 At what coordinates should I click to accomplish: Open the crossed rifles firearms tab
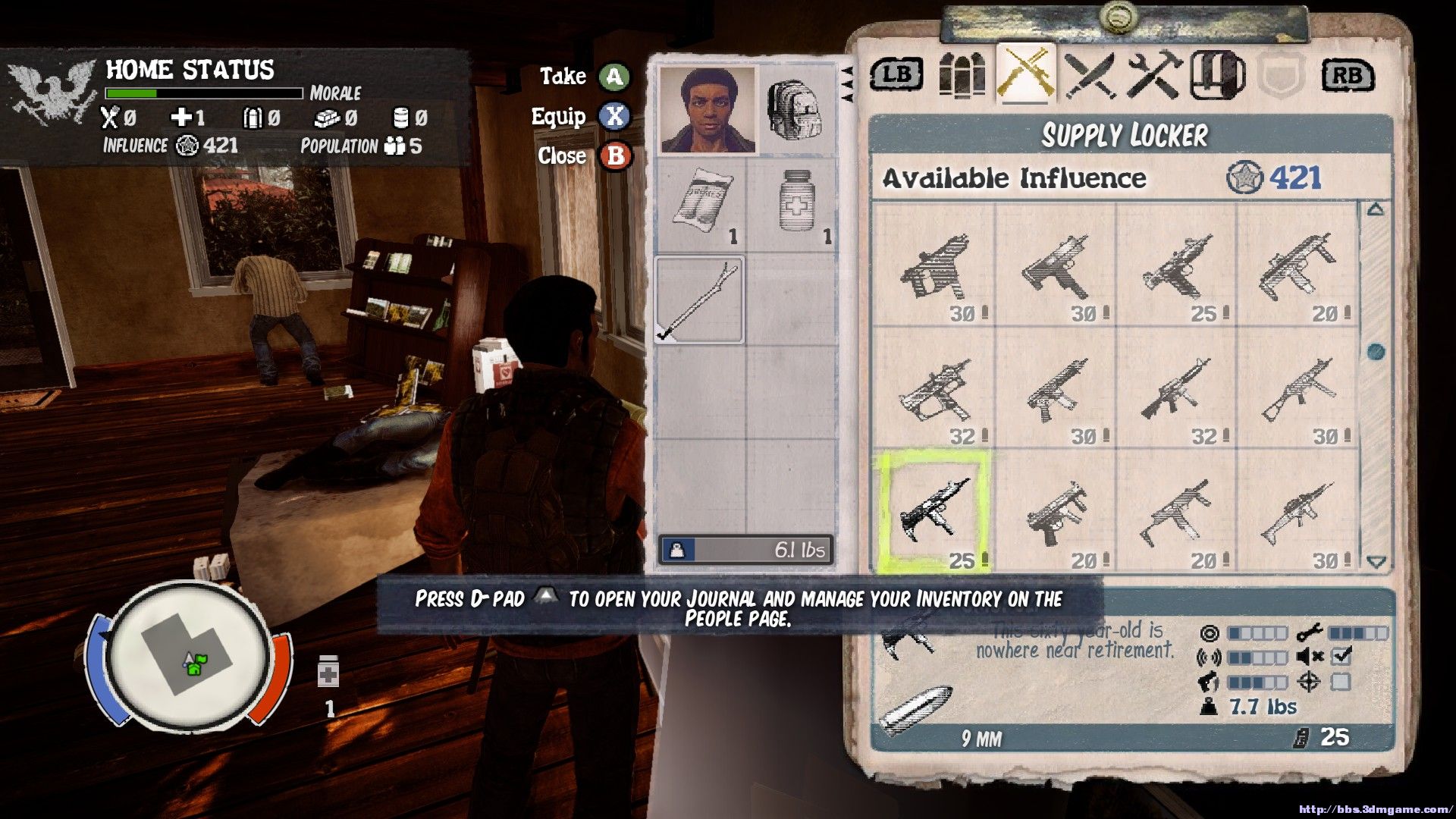click(x=1026, y=74)
